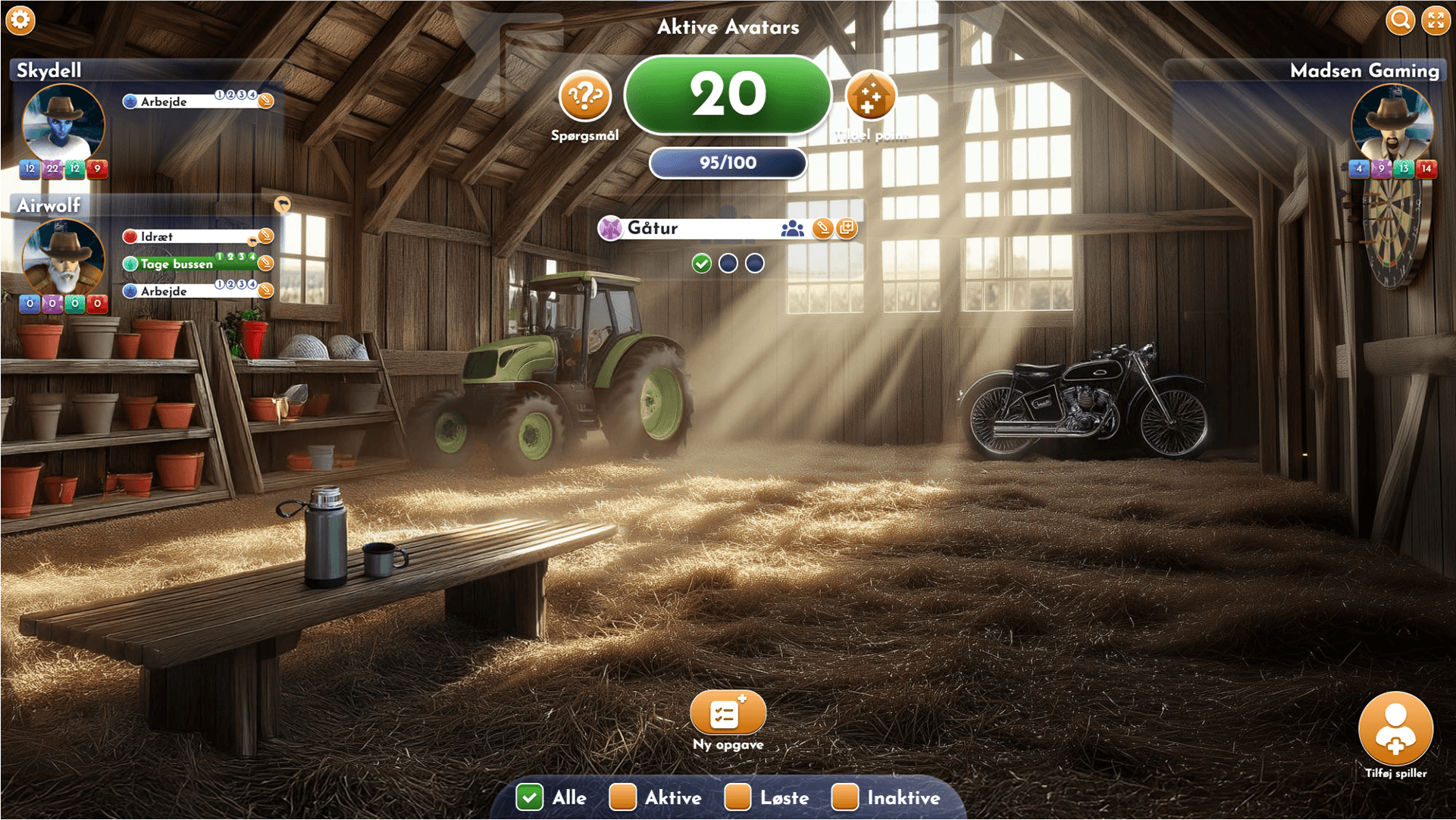
Task: Edit Airwolf's Idræt task
Action: click(x=266, y=236)
